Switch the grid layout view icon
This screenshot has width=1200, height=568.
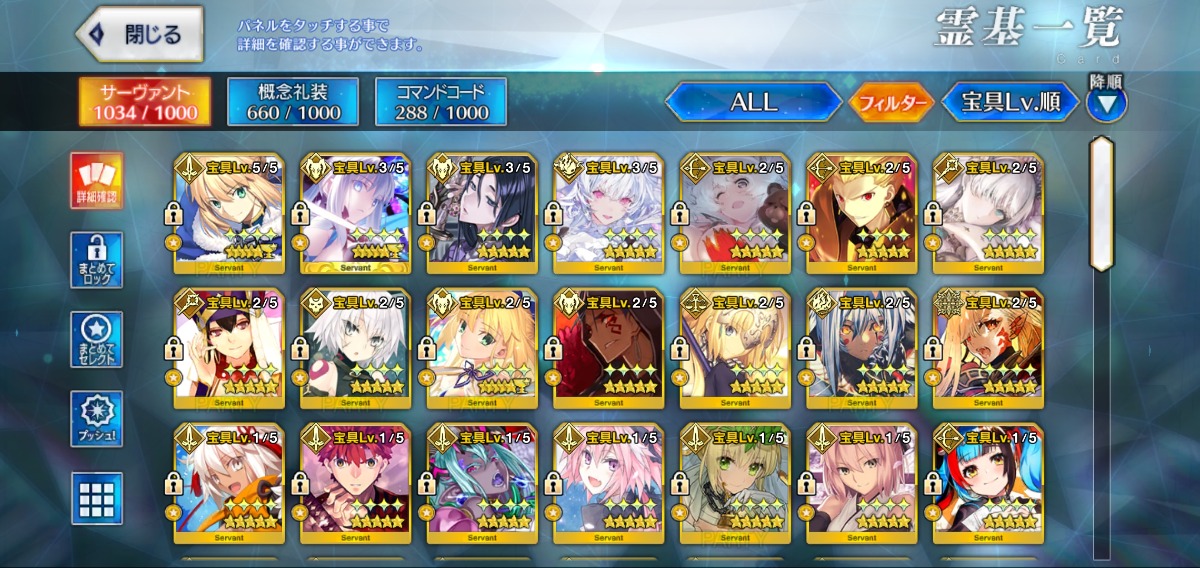[97, 497]
